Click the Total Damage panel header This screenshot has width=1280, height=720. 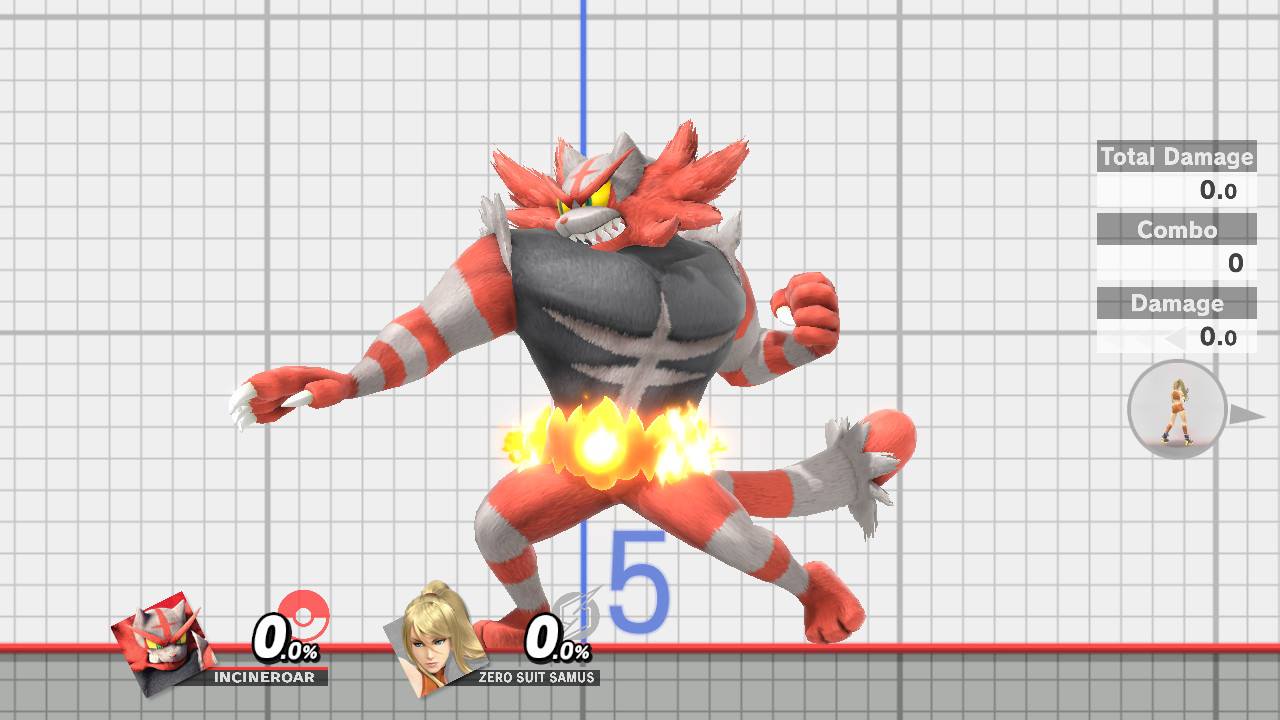point(1176,157)
